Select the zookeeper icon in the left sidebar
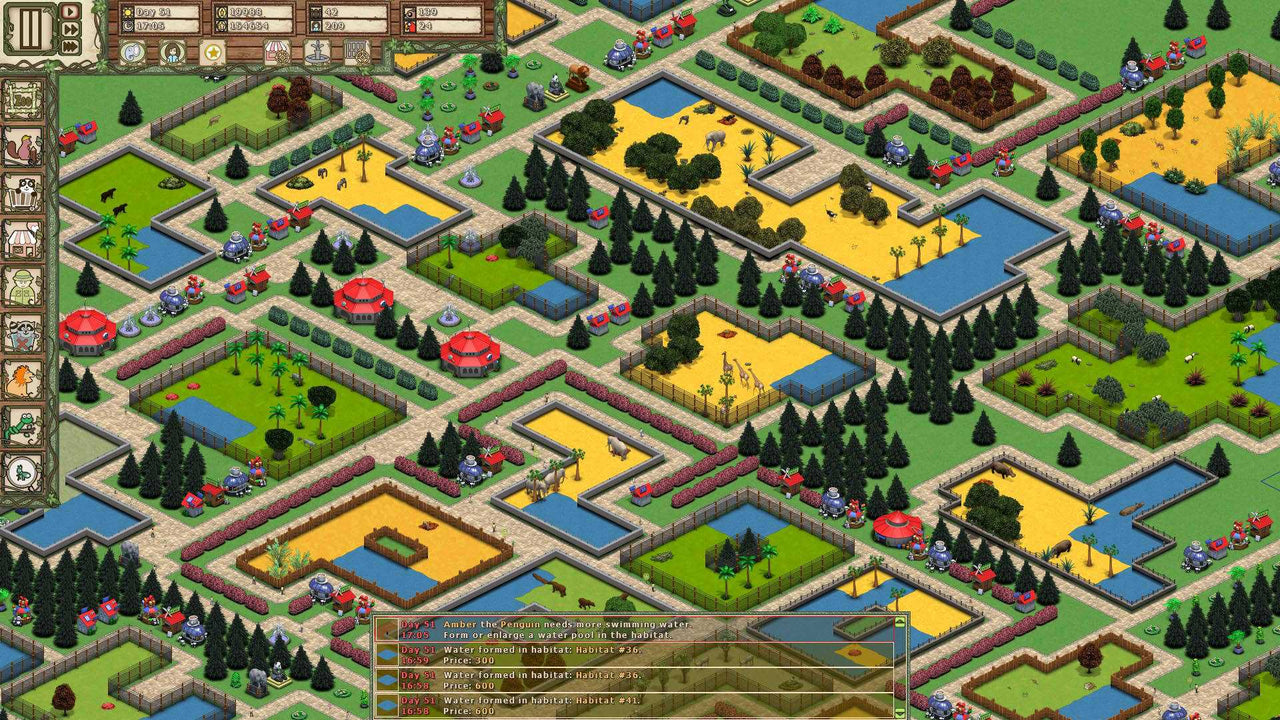Image resolution: width=1280 pixels, height=720 pixels. coord(20,285)
